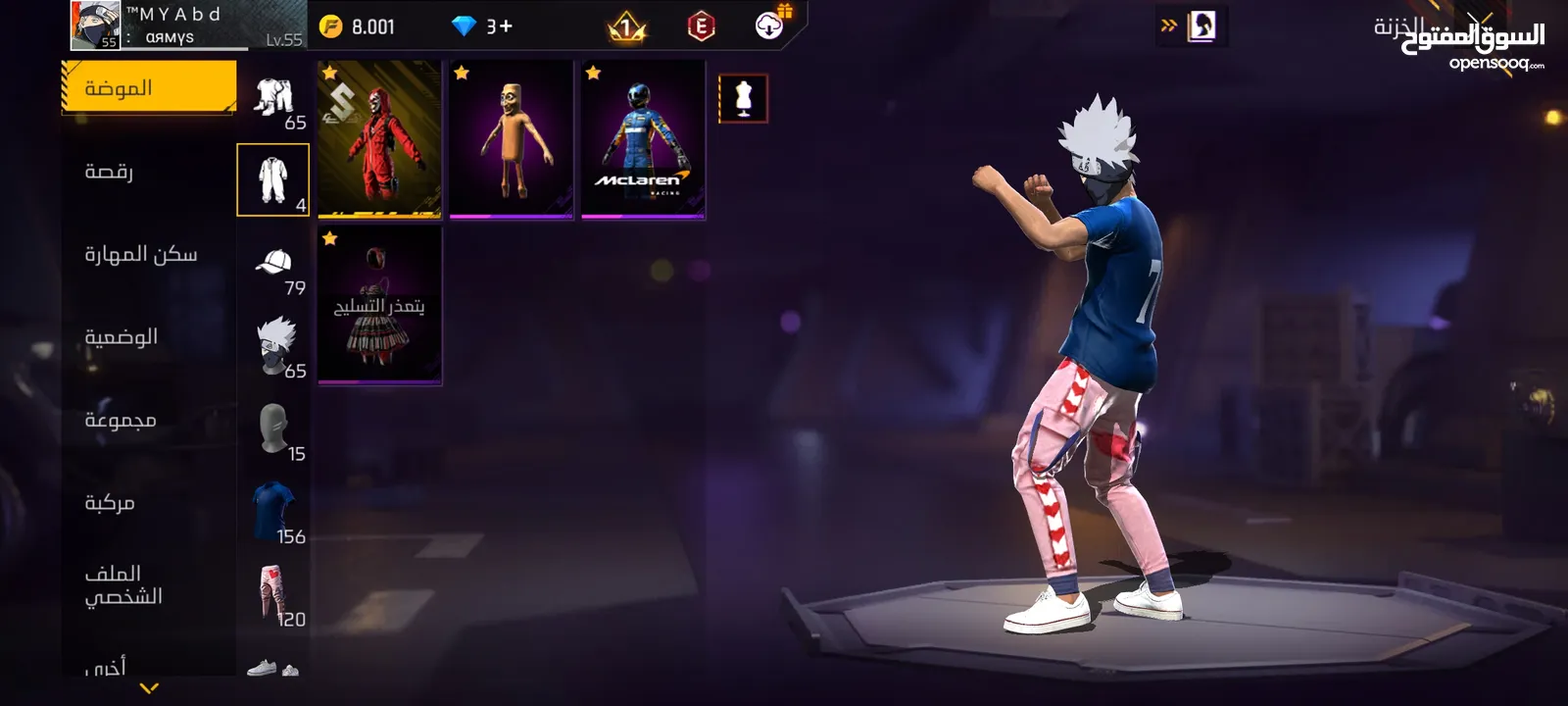Open the mannequin preview icon
1568x706 pixels.
pyautogui.click(x=743, y=99)
